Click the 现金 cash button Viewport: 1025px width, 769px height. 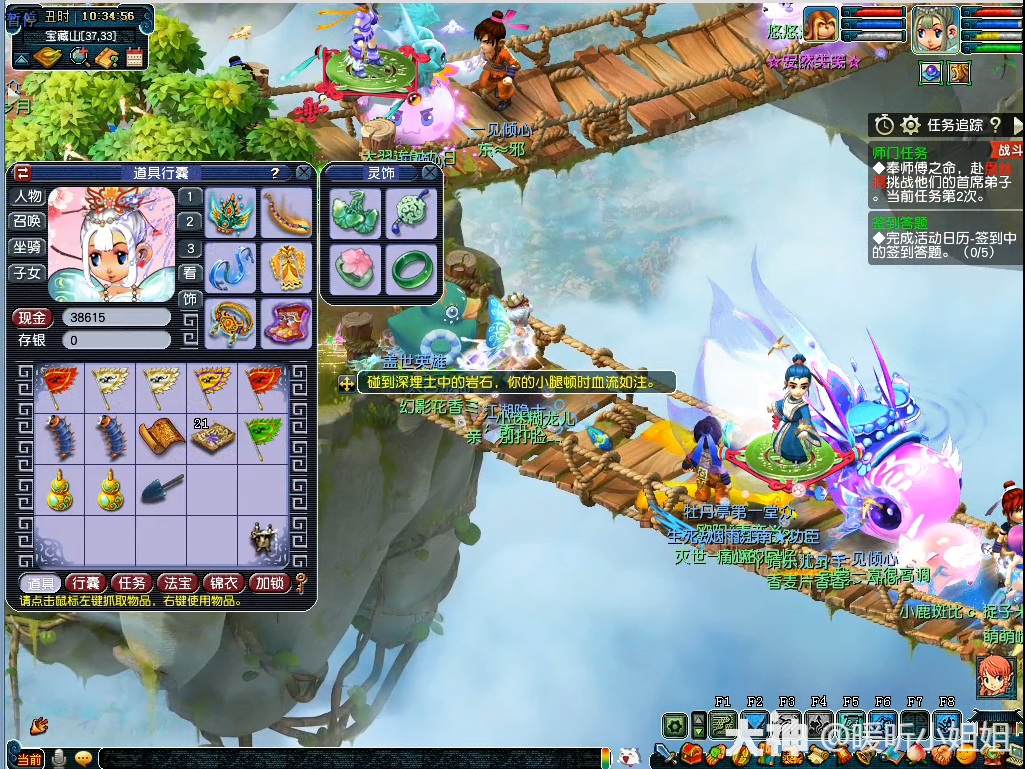[32, 318]
